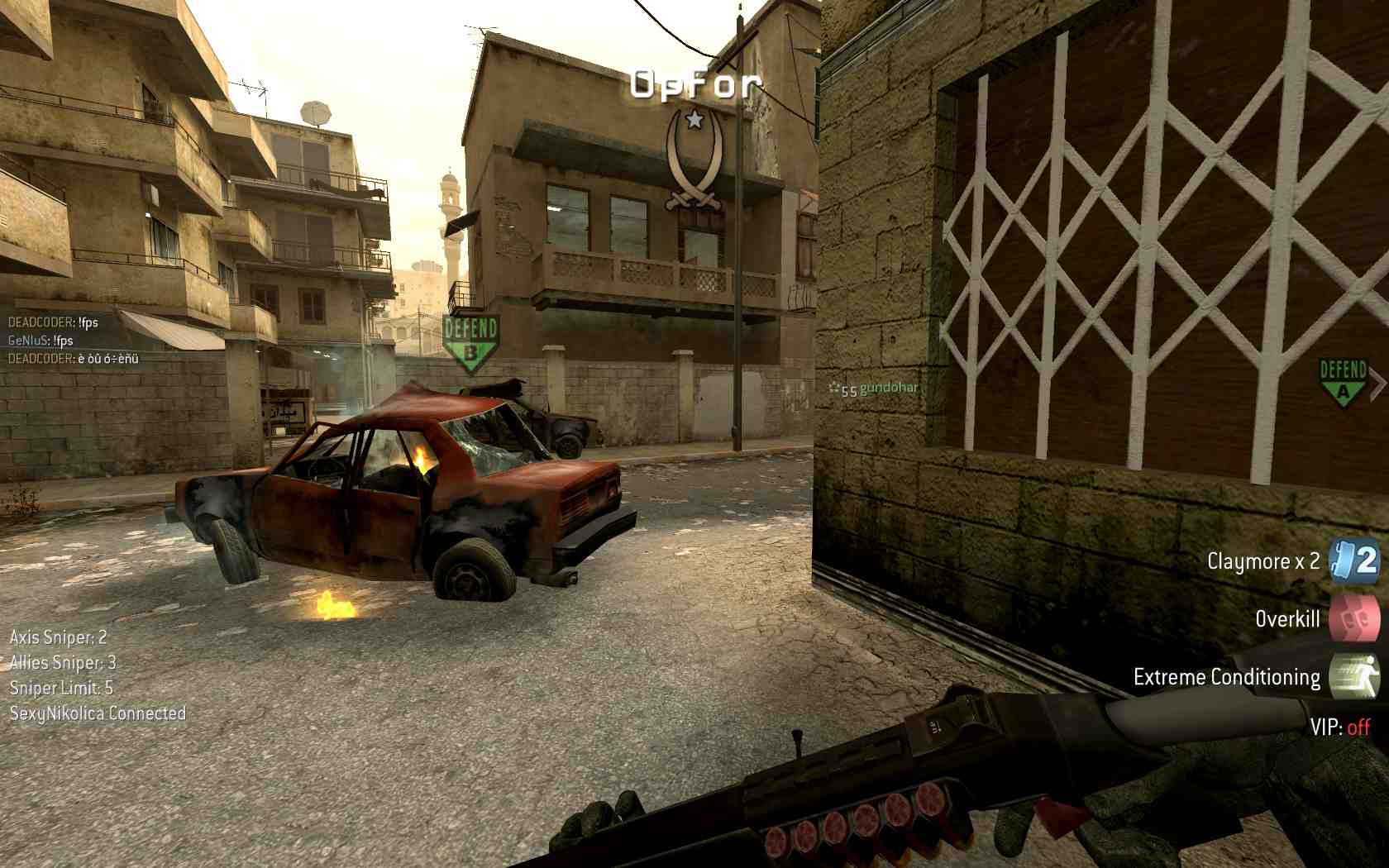Click the Overkill perk icon
The image size is (1389, 868).
[x=1353, y=619]
